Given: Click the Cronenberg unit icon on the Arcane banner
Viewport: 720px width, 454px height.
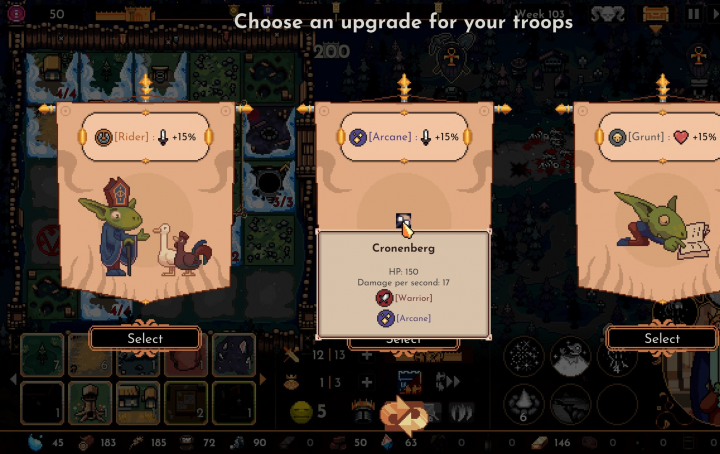Looking at the screenshot, I should pyautogui.click(x=403, y=220).
